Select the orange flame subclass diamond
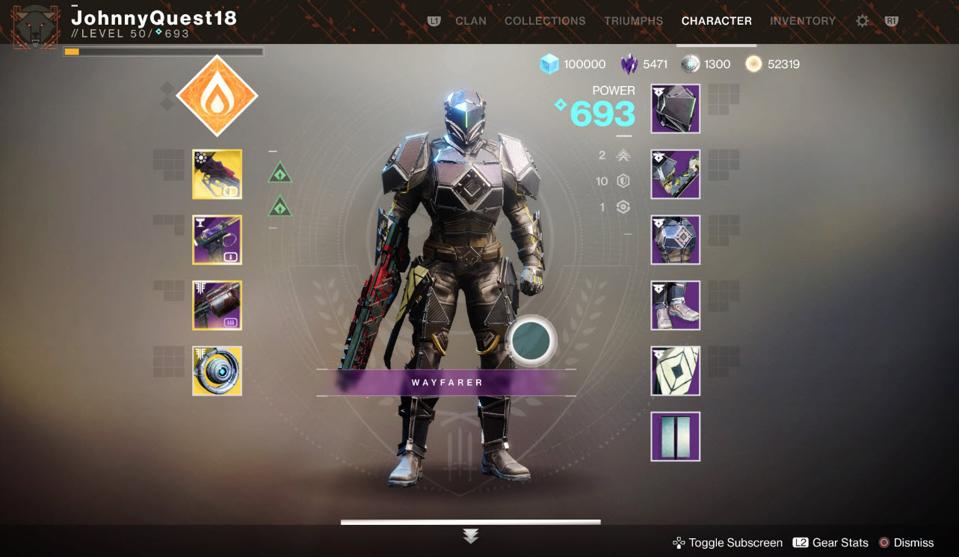The width and height of the screenshot is (959, 557). pos(217,96)
